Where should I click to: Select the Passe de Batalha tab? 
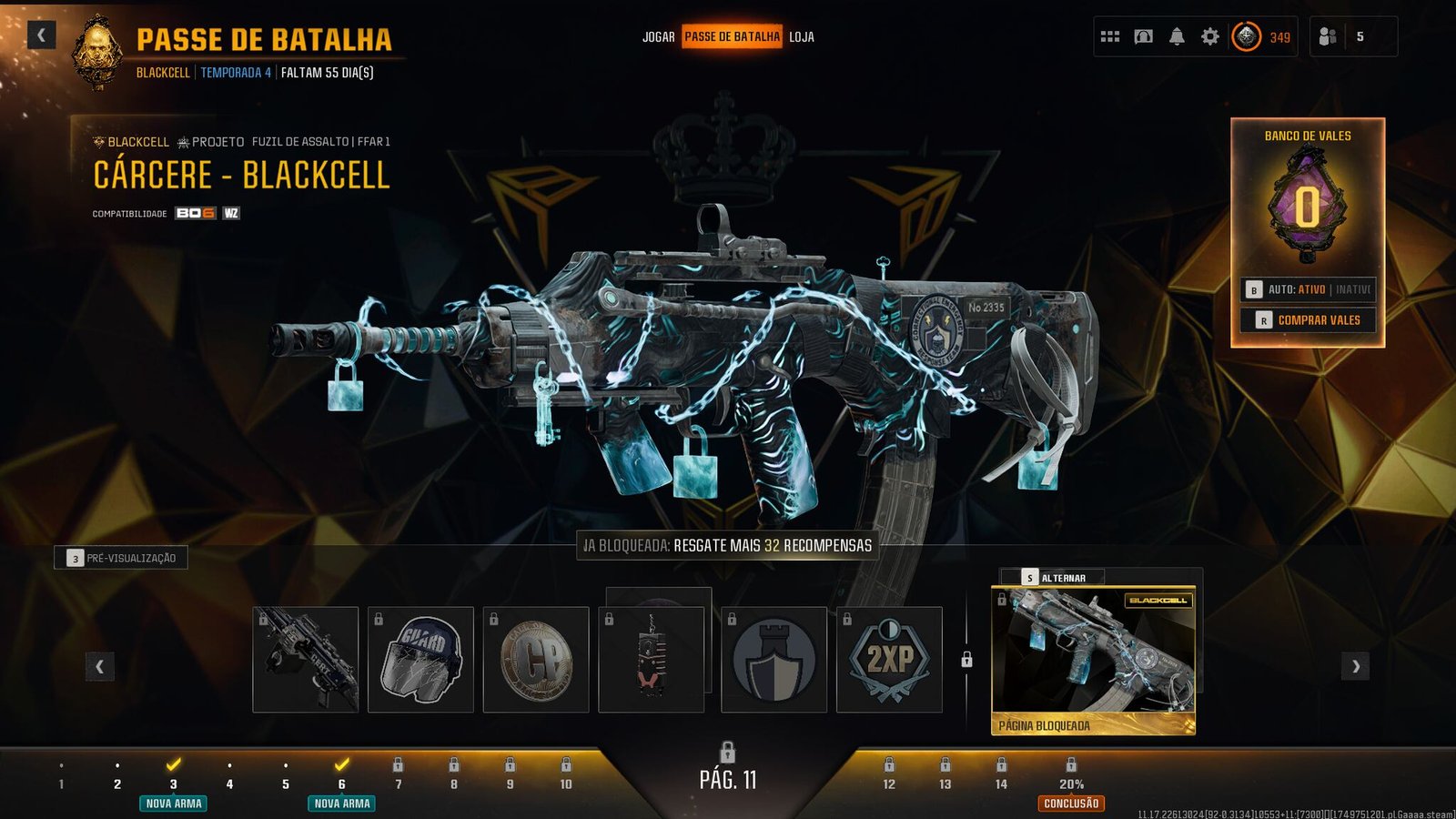click(732, 37)
